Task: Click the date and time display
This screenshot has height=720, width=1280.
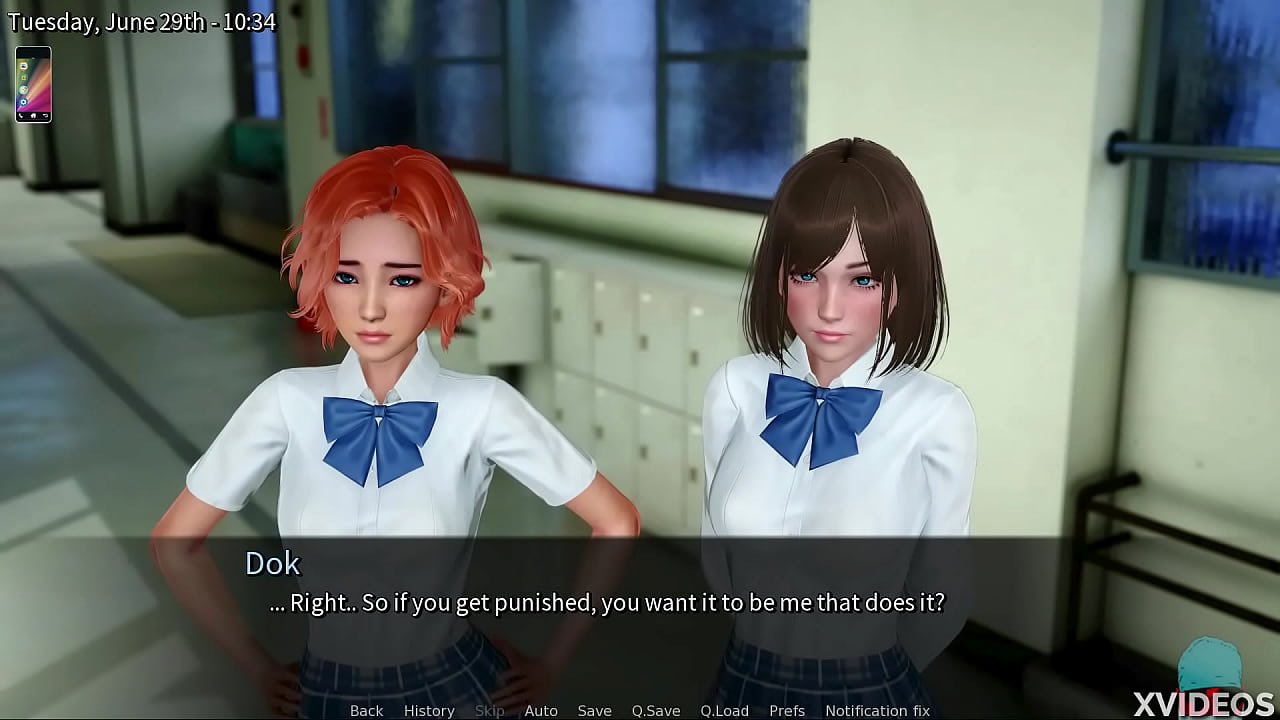Action: point(138,21)
